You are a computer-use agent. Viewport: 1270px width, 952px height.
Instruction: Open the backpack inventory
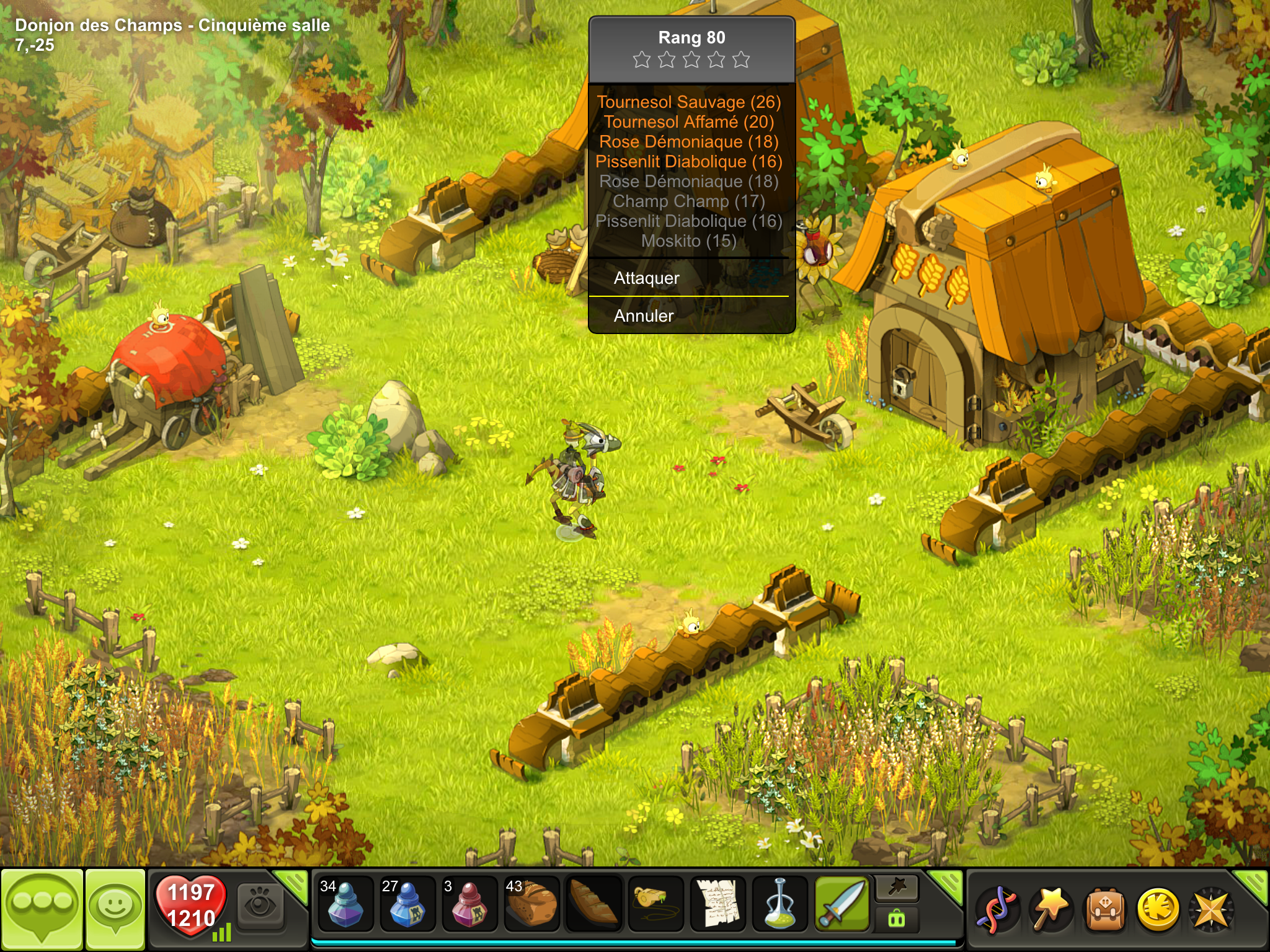[x=1104, y=909]
